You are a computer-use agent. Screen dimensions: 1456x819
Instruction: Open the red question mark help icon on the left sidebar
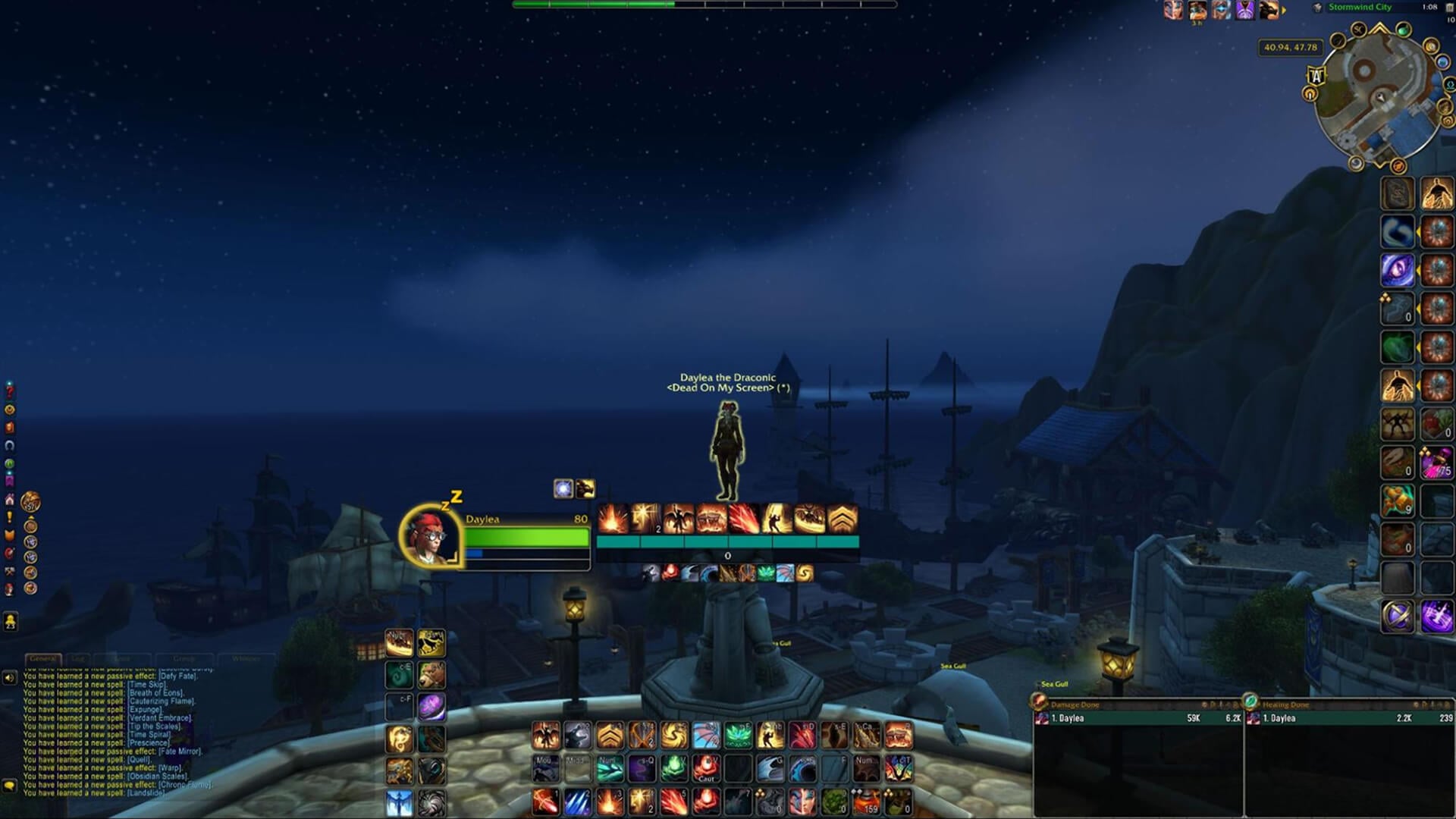pos(9,391)
